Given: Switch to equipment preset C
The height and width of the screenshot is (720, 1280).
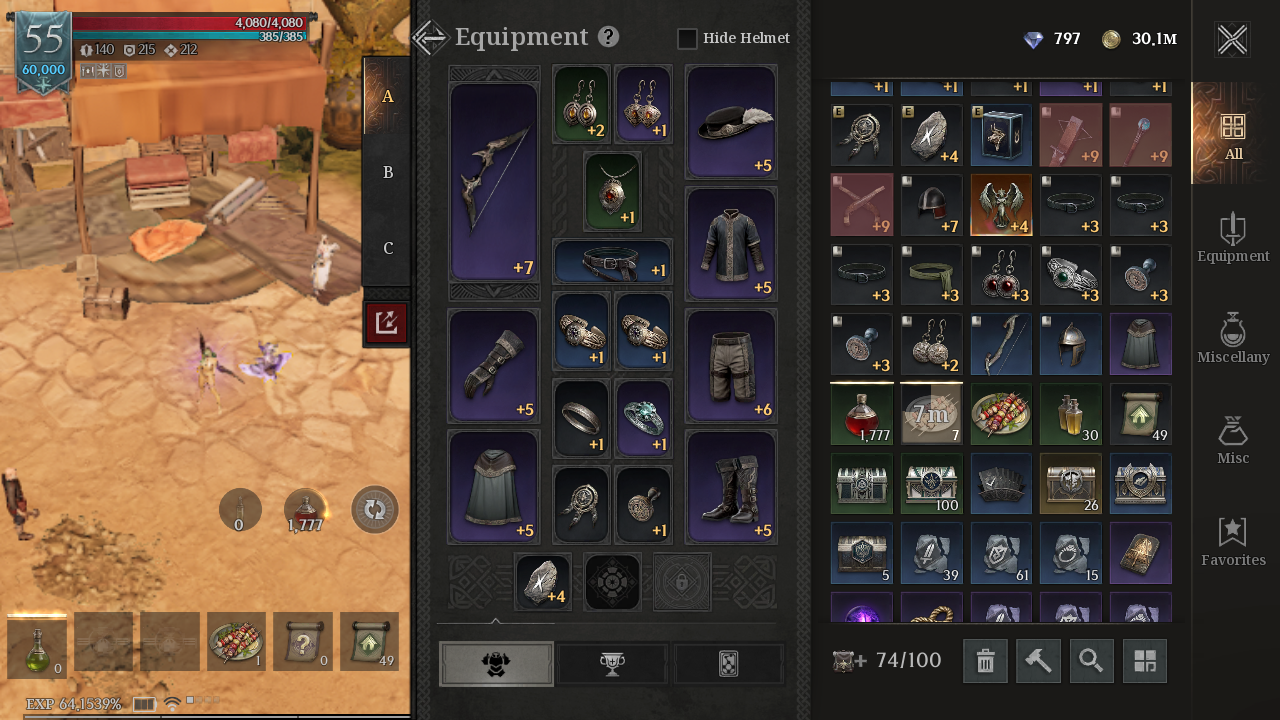Looking at the screenshot, I should (388, 248).
